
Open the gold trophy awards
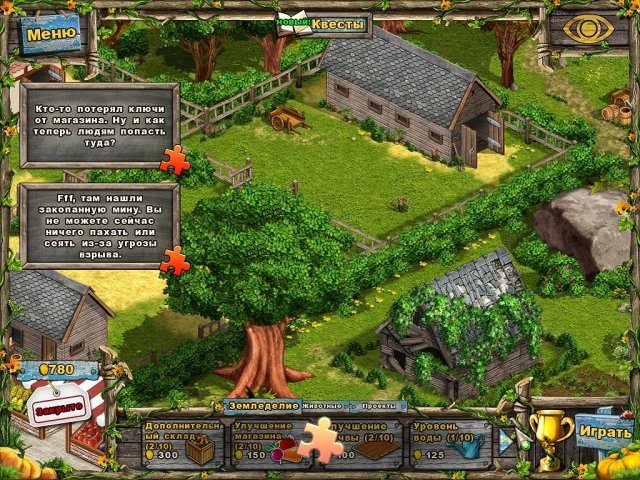point(545,436)
